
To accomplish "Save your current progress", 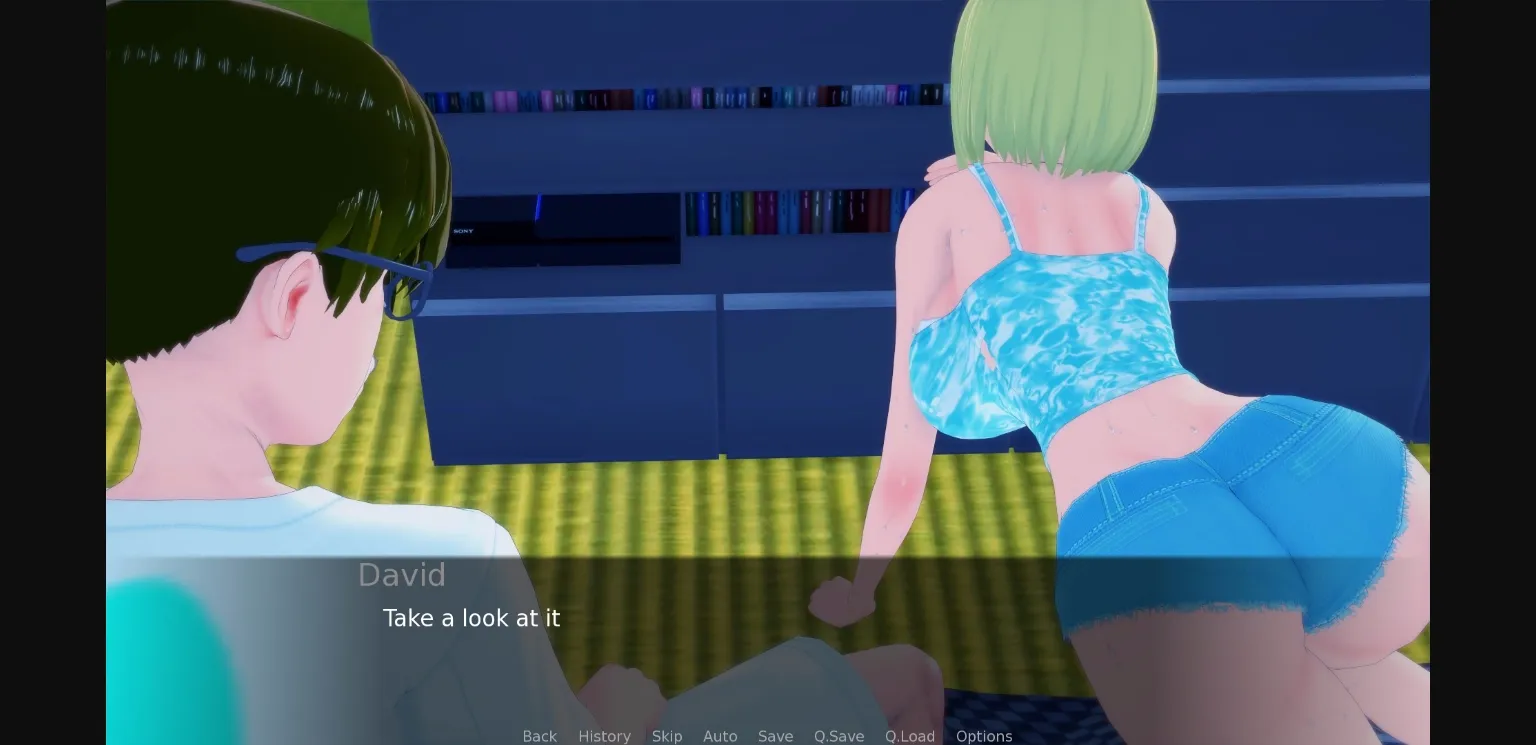I will [776, 736].
